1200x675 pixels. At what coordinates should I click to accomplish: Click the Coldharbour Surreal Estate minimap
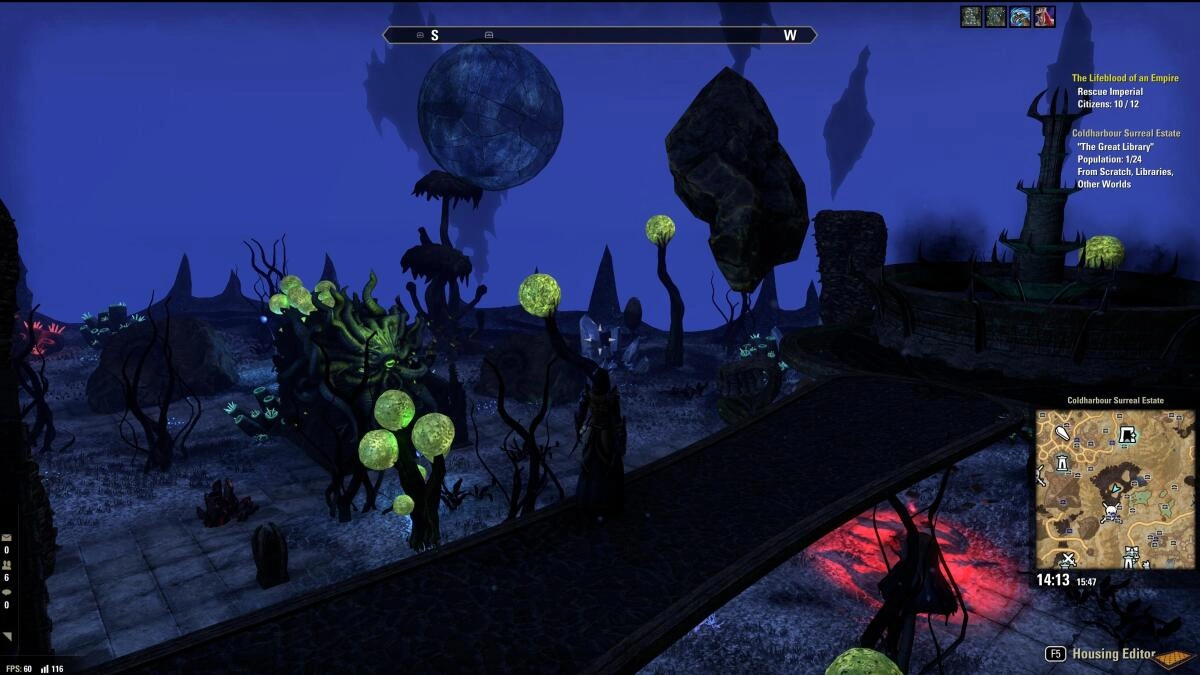pos(1114,488)
